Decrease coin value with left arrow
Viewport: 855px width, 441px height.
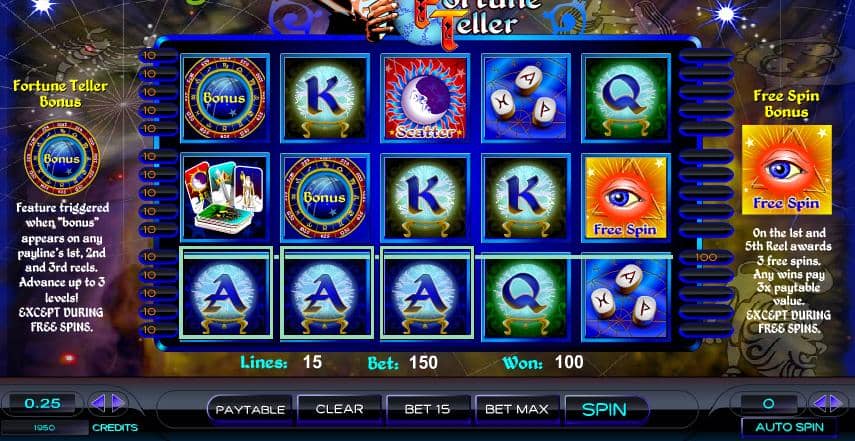point(98,404)
